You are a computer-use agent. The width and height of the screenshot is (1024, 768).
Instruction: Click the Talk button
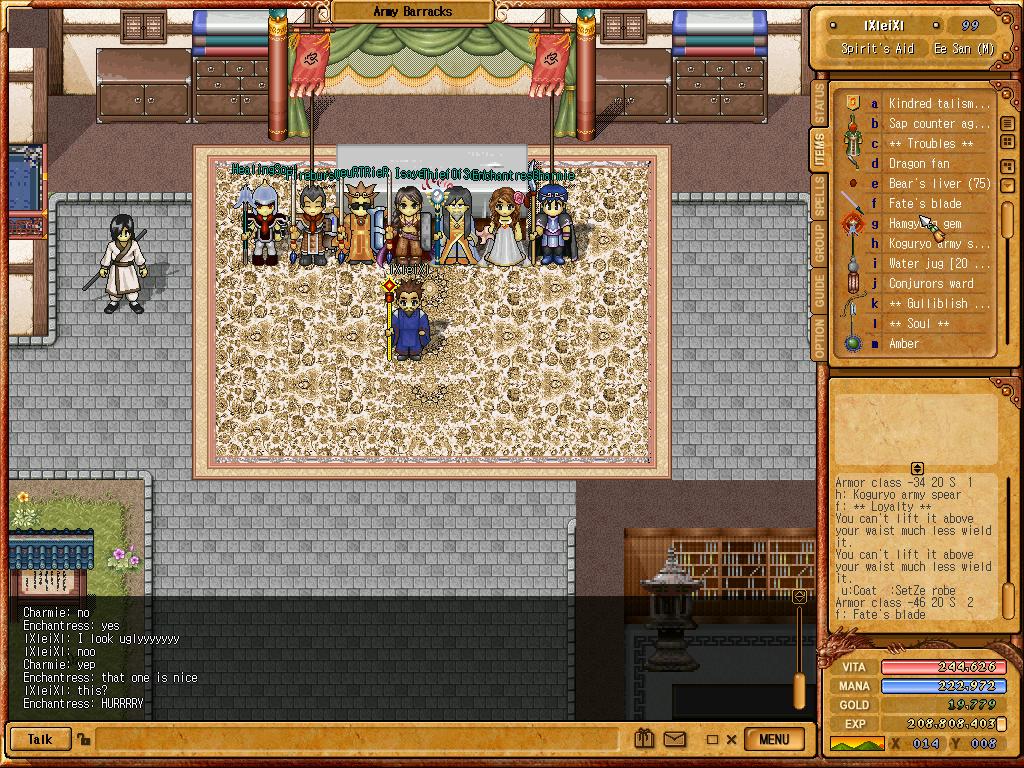point(40,740)
